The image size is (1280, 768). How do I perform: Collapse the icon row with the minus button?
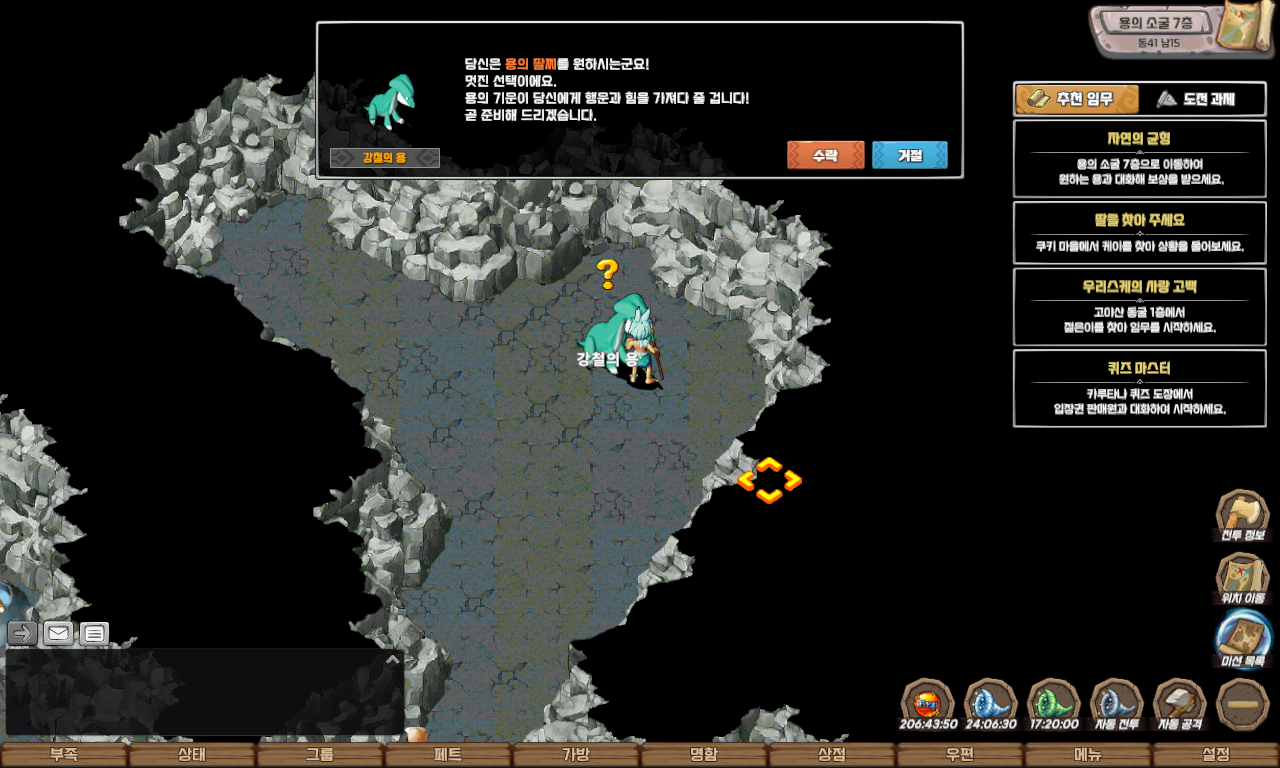(x=1243, y=703)
